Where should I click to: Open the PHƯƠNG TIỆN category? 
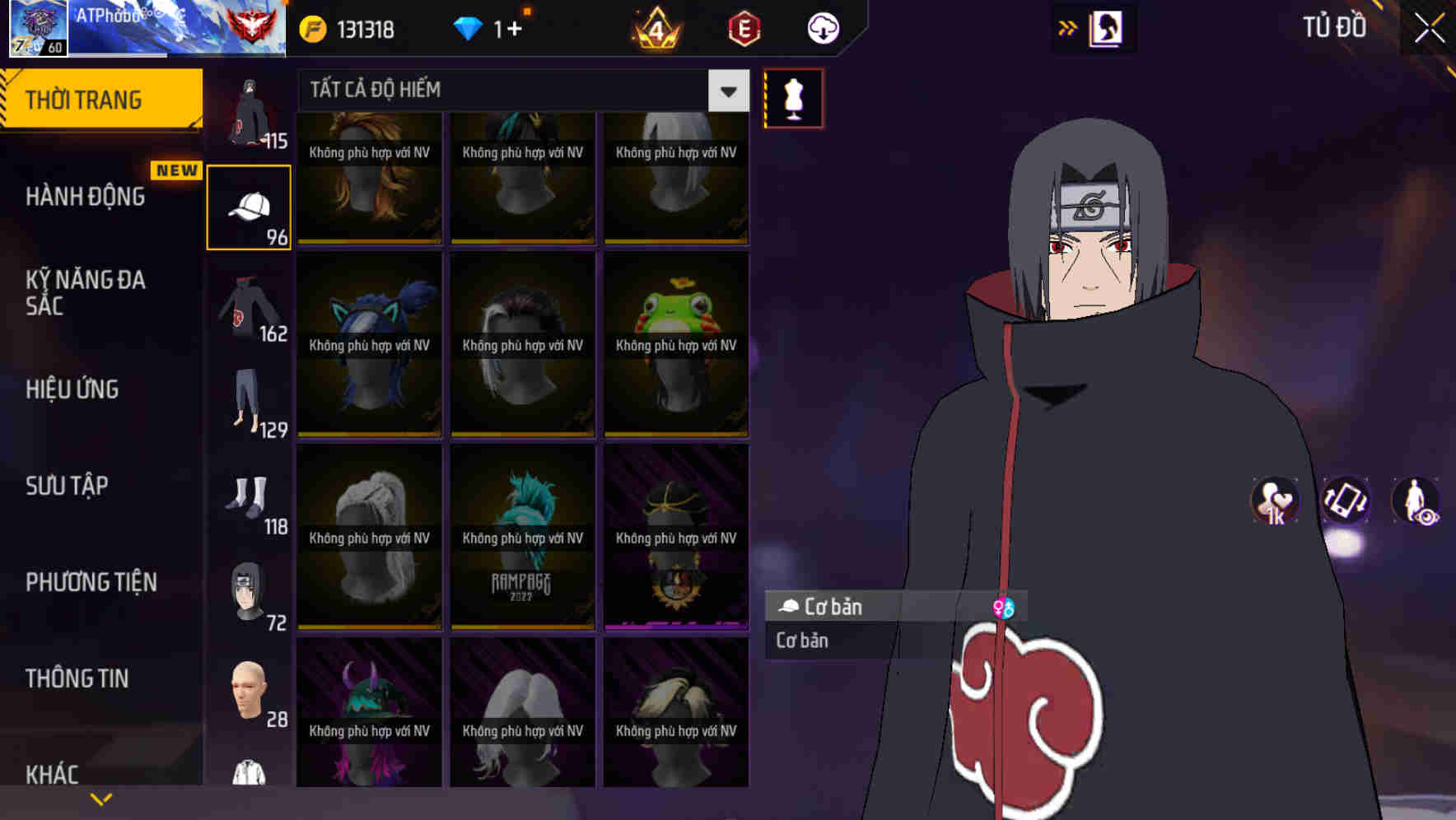point(91,582)
